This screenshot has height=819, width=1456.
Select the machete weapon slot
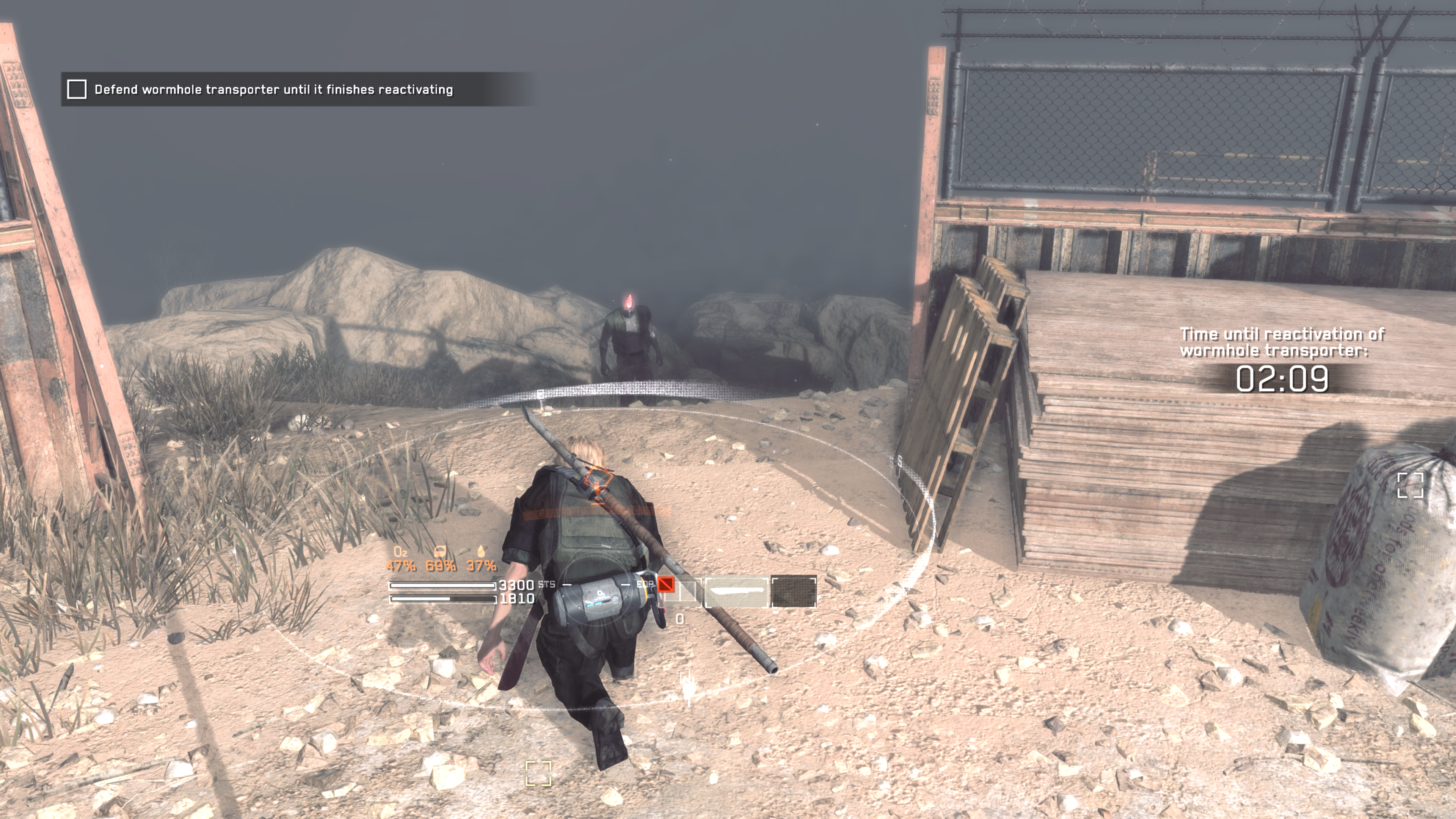pyautogui.click(x=736, y=592)
